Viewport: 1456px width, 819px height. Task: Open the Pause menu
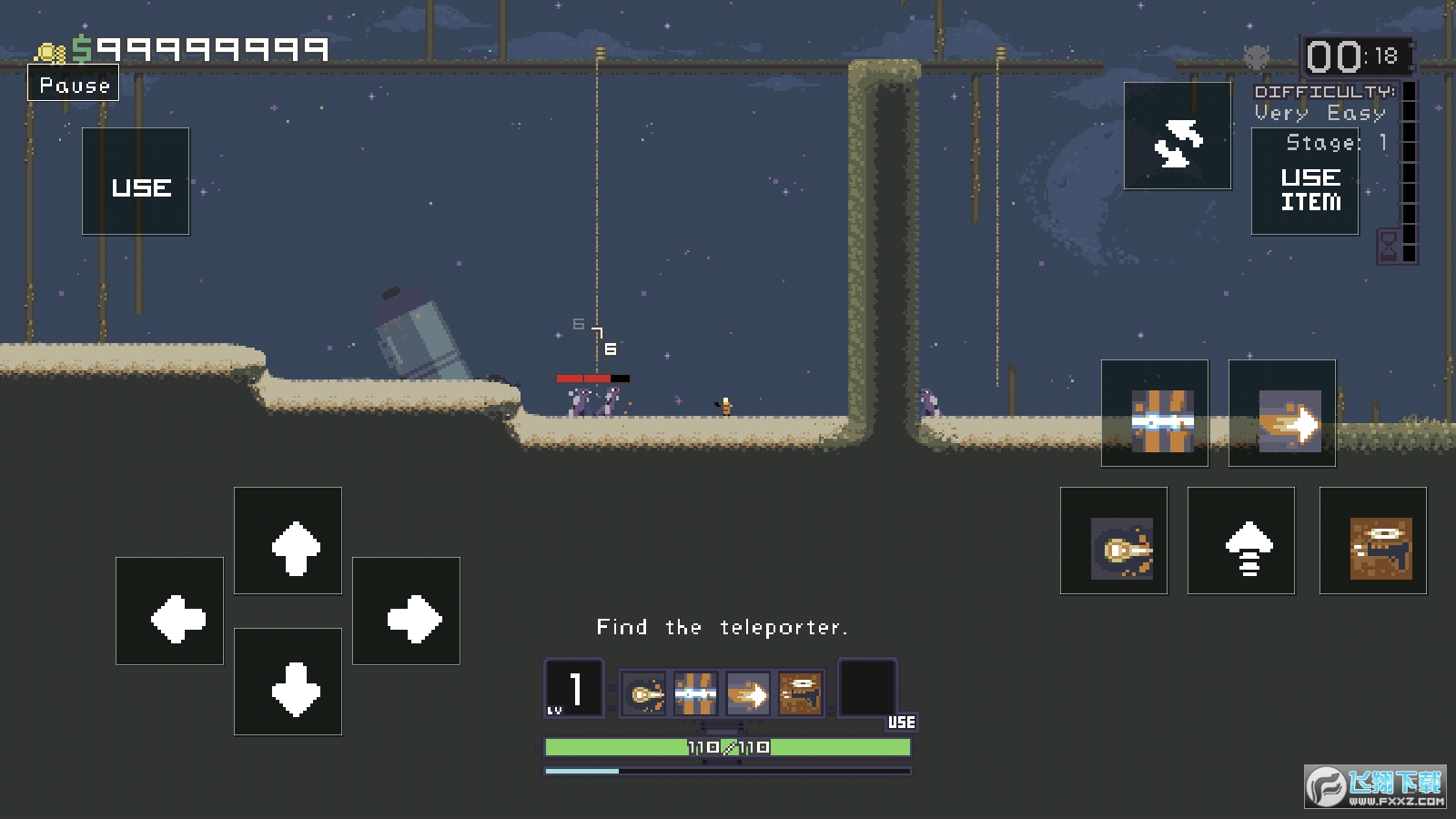pyautogui.click(x=74, y=85)
